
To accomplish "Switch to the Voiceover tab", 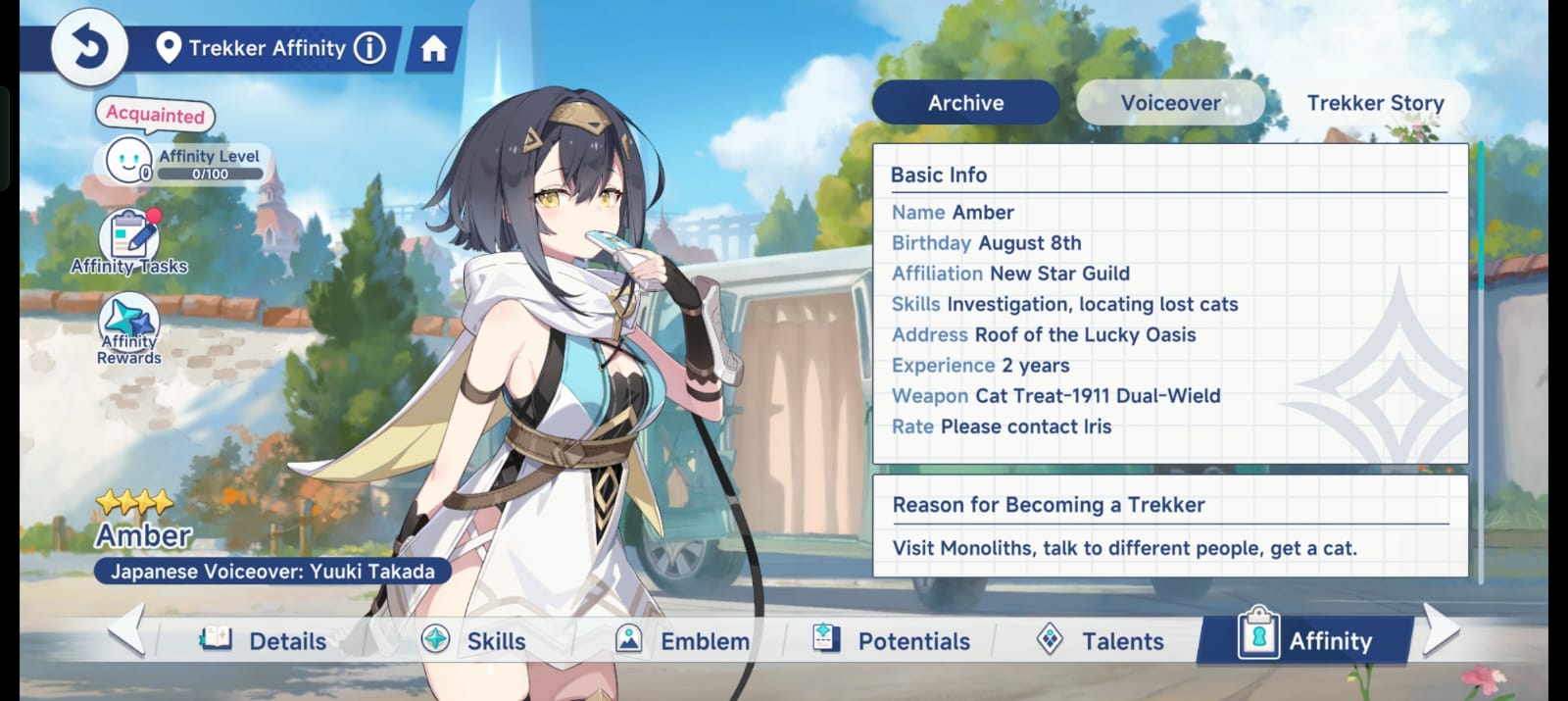I will [x=1170, y=103].
